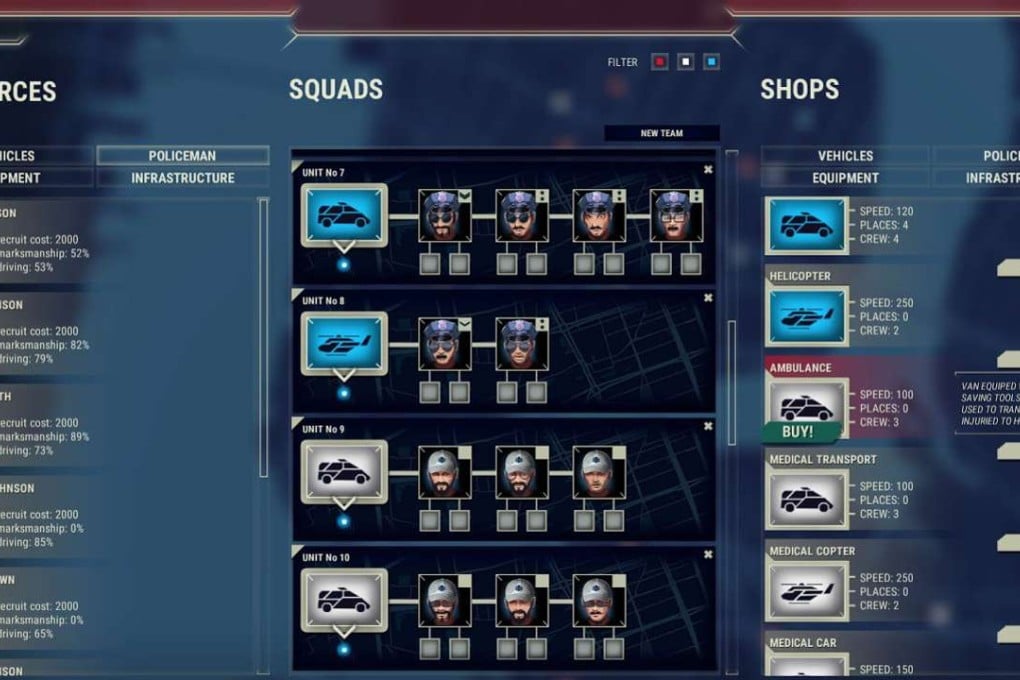
Task: Toggle the blue filter box
Action: point(711,62)
